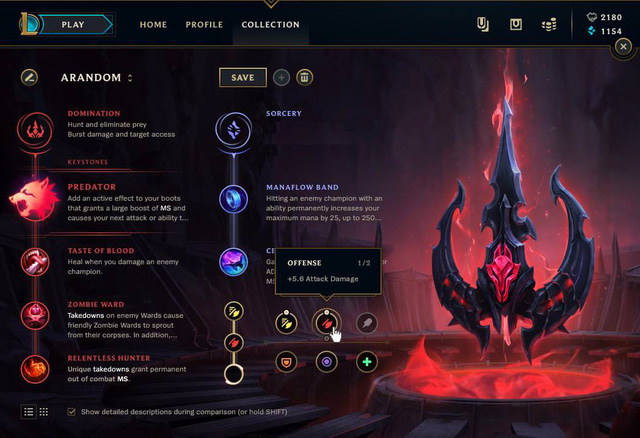Viewport: 640px width, 438px height.
Task: Select the Manaflow Band rune
Action: tap(232, 197)
